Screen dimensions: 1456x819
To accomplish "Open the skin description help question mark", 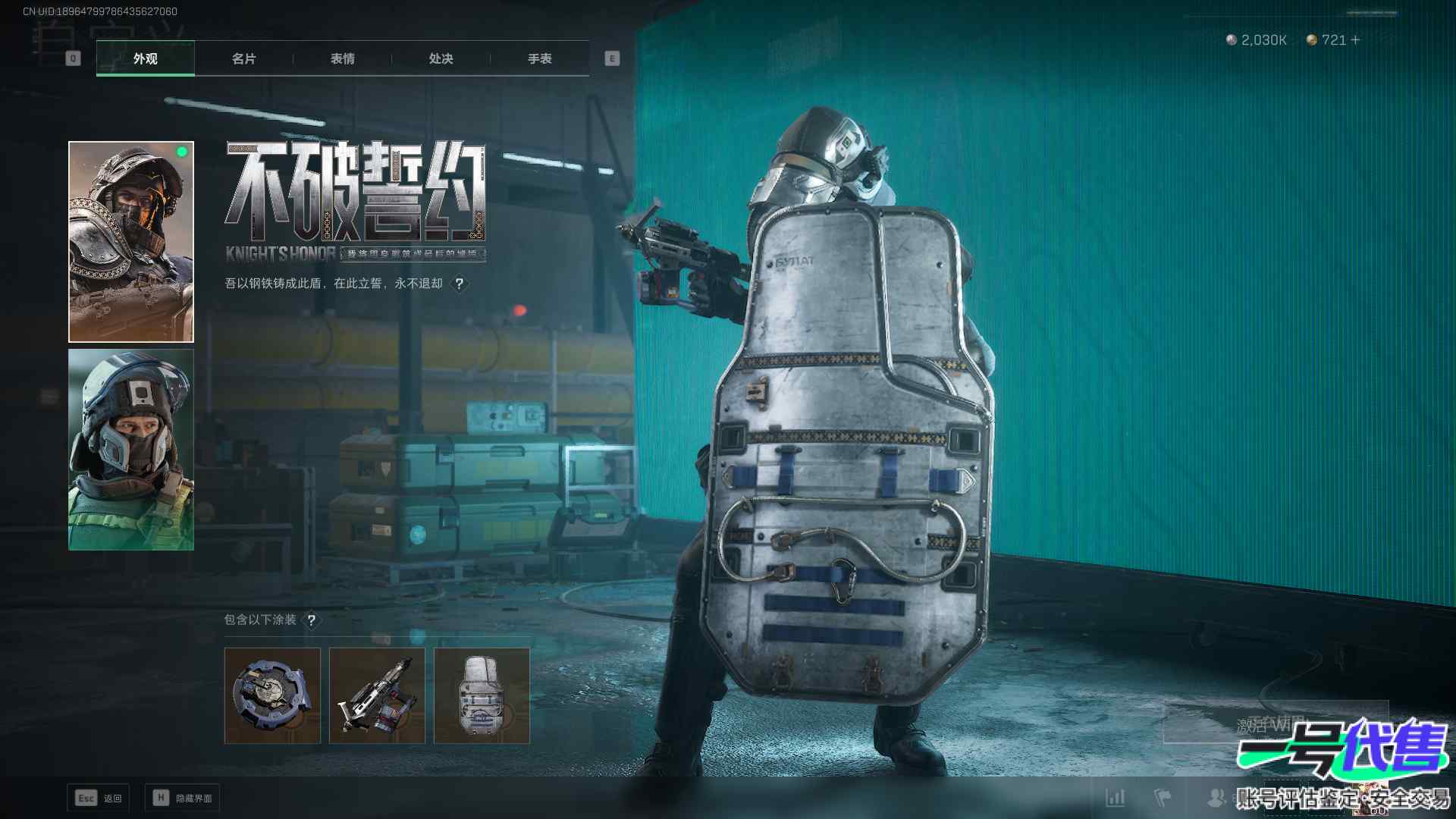I will pyautogui.click(x=459, y=284).
